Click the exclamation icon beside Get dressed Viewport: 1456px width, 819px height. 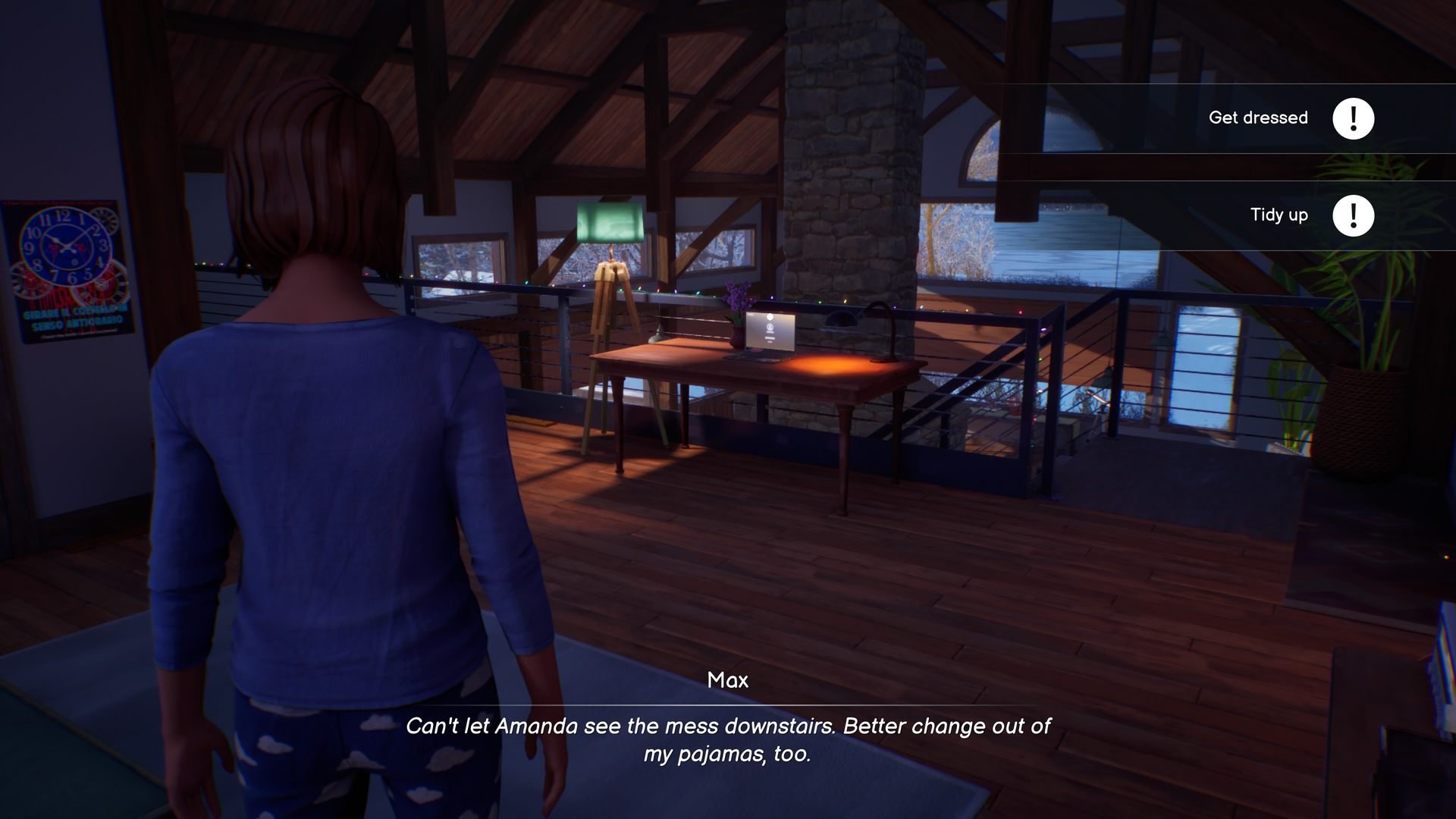pos(1354,118)
